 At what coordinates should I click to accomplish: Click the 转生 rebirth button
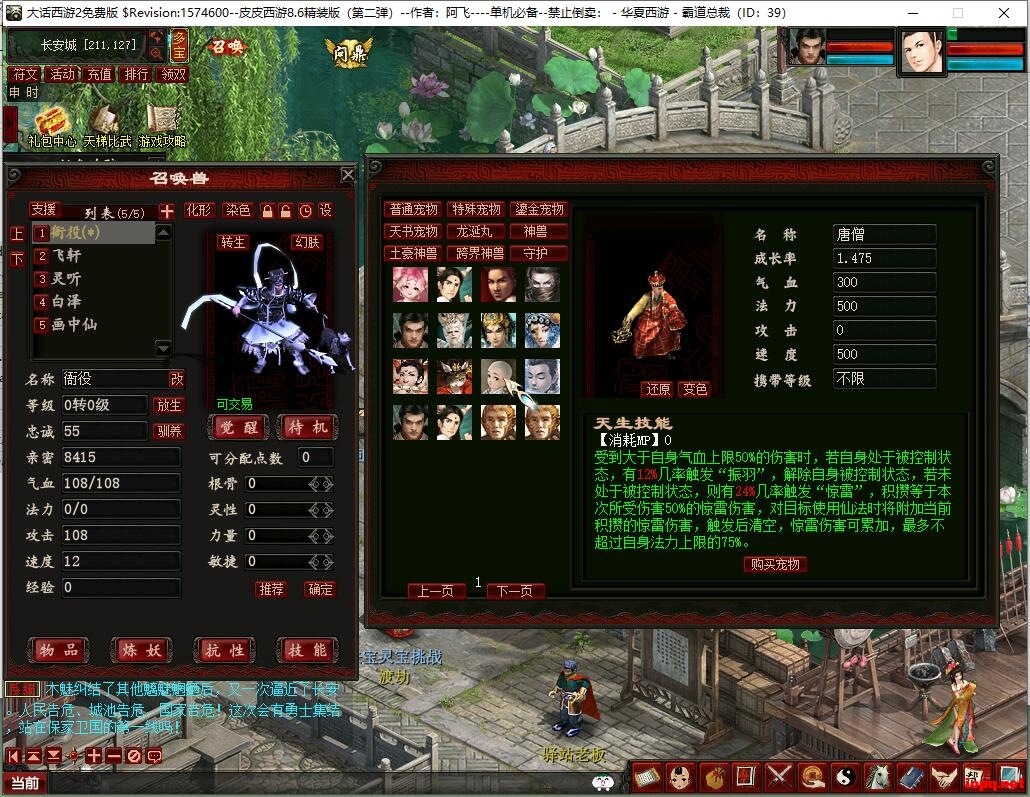233,243
